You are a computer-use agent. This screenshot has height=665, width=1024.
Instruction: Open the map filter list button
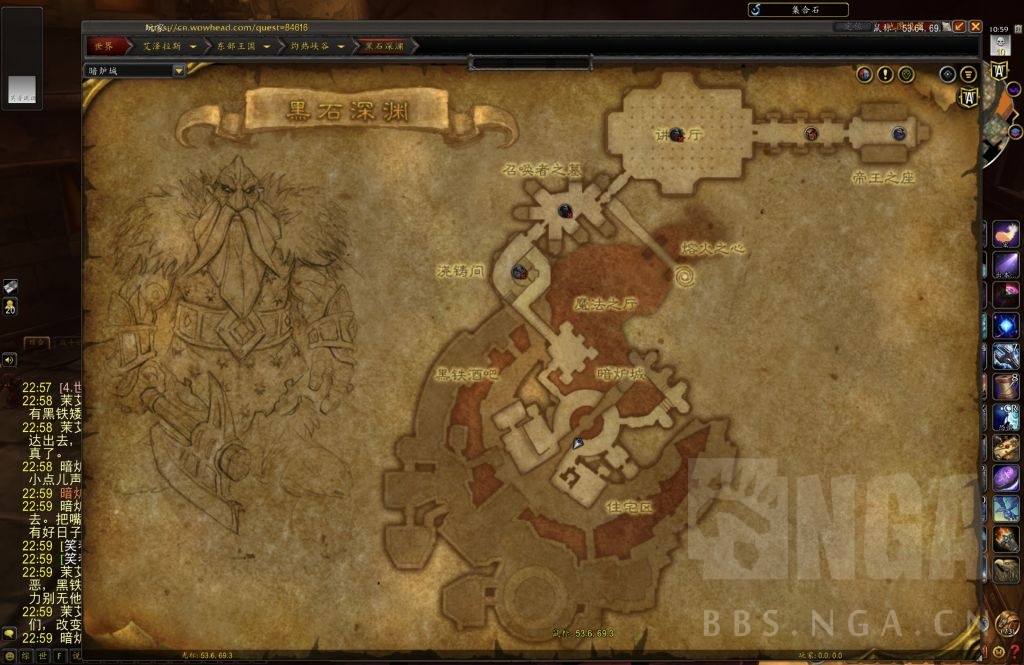[x=968, y=74]
